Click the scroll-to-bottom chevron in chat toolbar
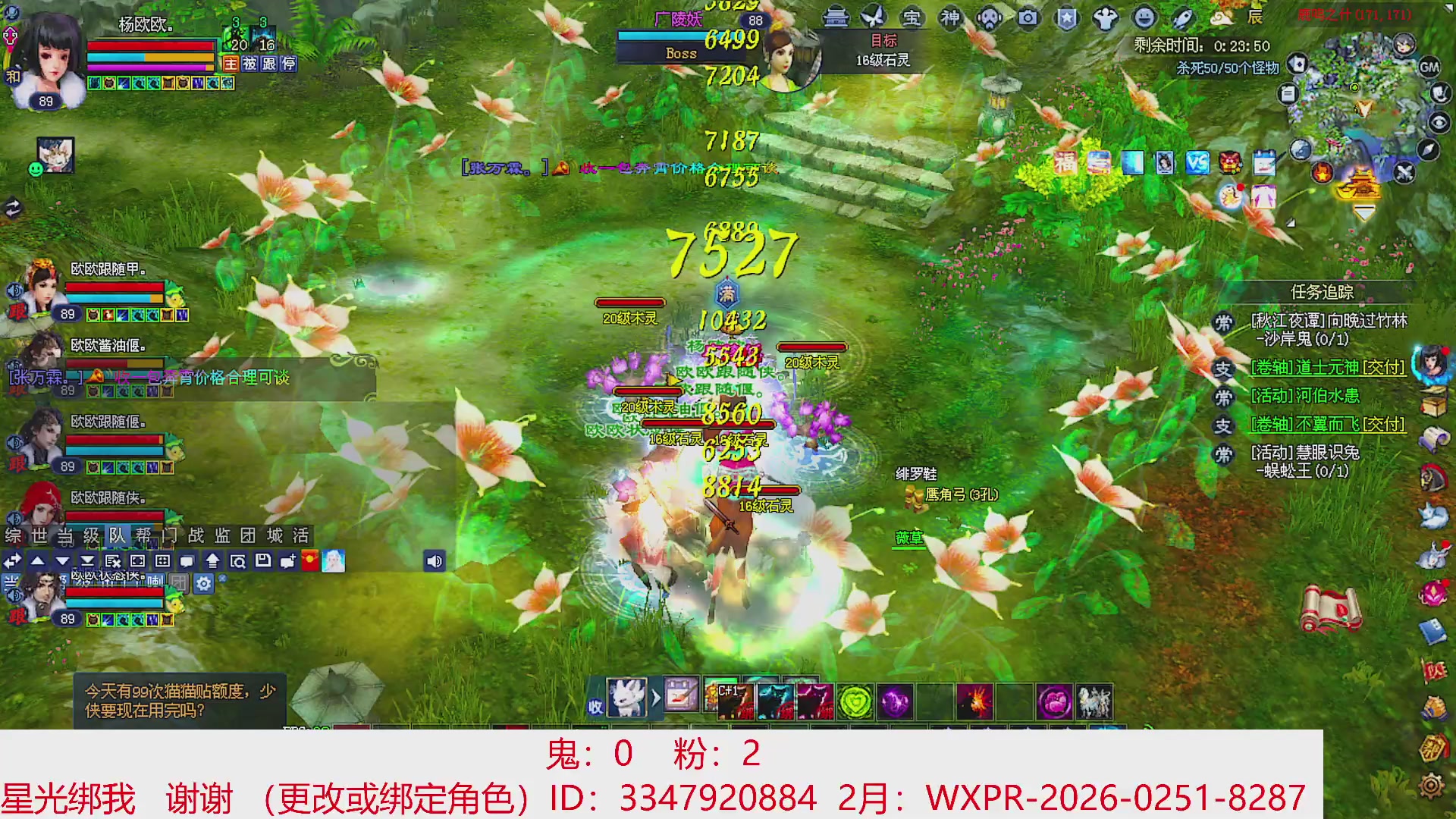The width and height of the screenshot is (1456, 819). click(87, 561)
